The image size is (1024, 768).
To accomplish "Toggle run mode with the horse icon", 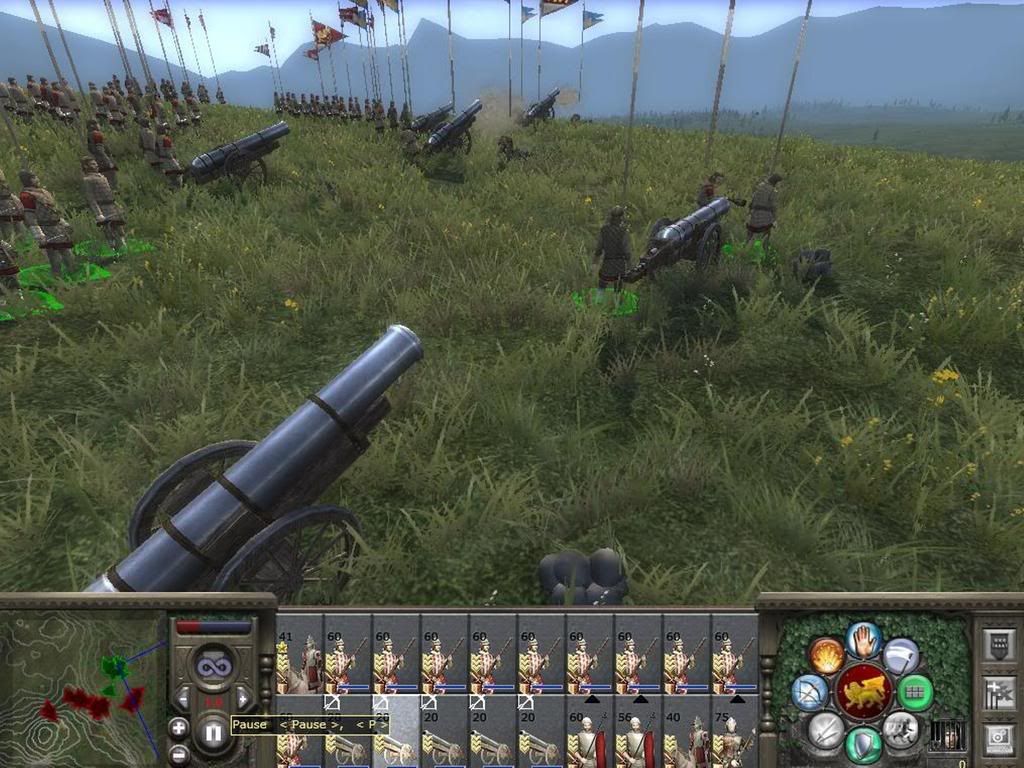I will 900,730.
